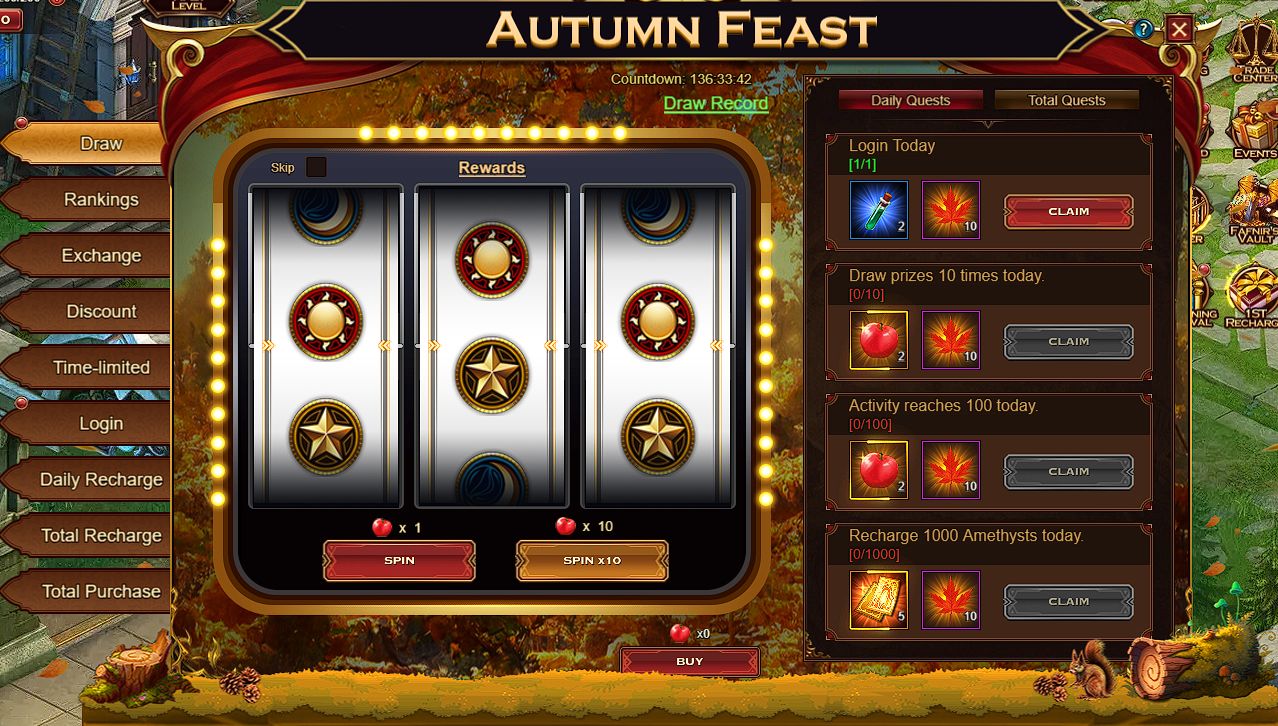1278x726 pixels.
Task: Open the help question mark icon
Action: 1143,29
